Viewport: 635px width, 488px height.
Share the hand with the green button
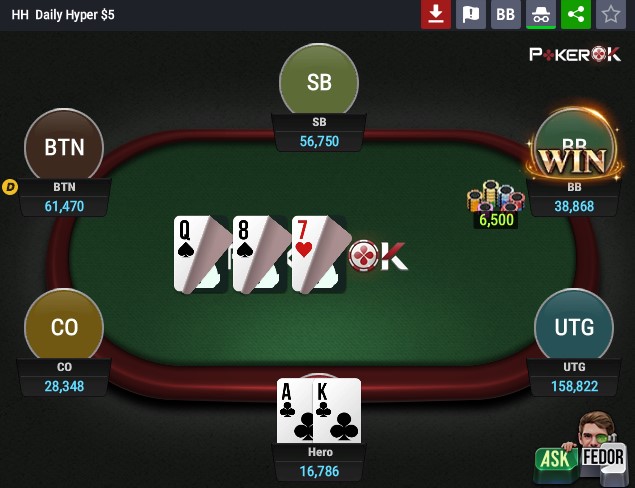point(575,14)
